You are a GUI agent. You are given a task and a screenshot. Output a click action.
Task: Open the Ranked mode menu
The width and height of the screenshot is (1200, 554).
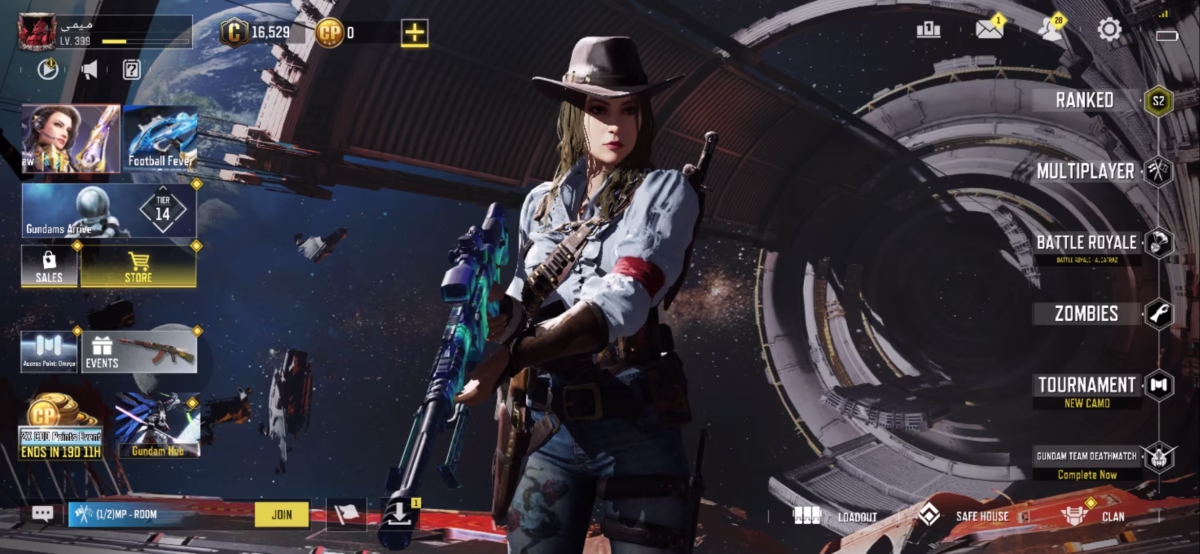click(1086, 100)
